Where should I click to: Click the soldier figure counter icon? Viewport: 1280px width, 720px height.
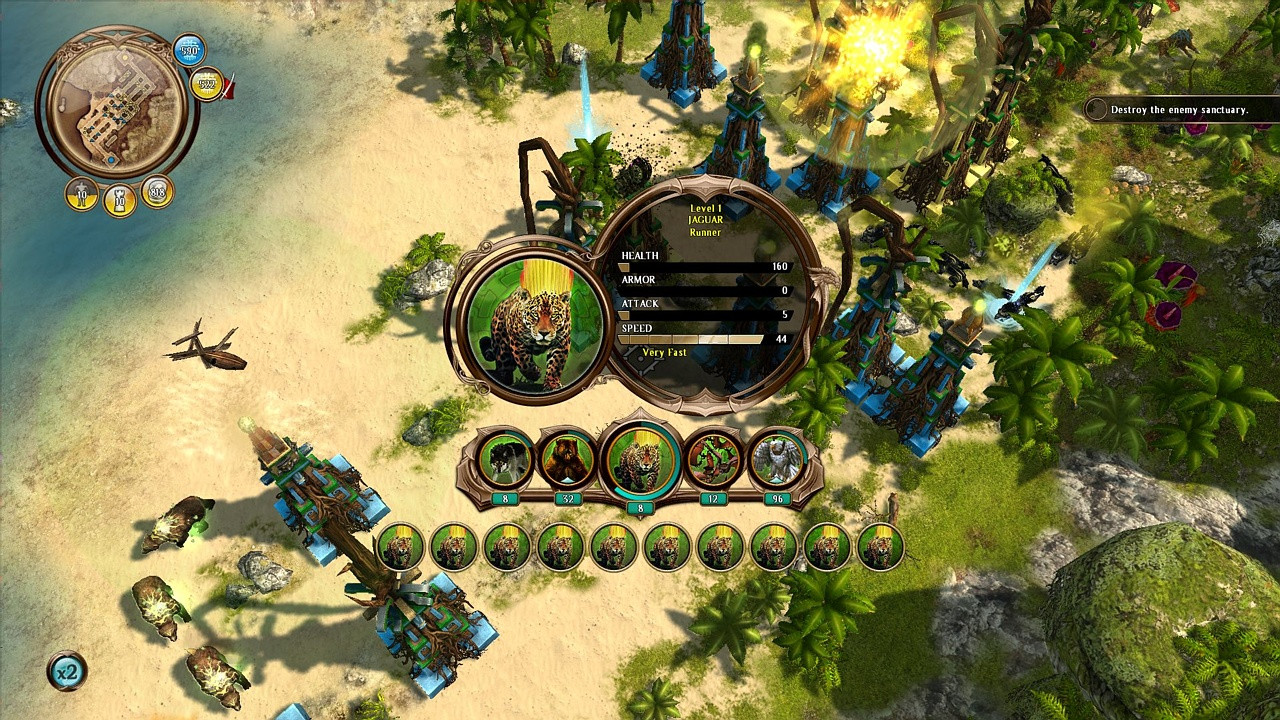(x=82, y=193)
